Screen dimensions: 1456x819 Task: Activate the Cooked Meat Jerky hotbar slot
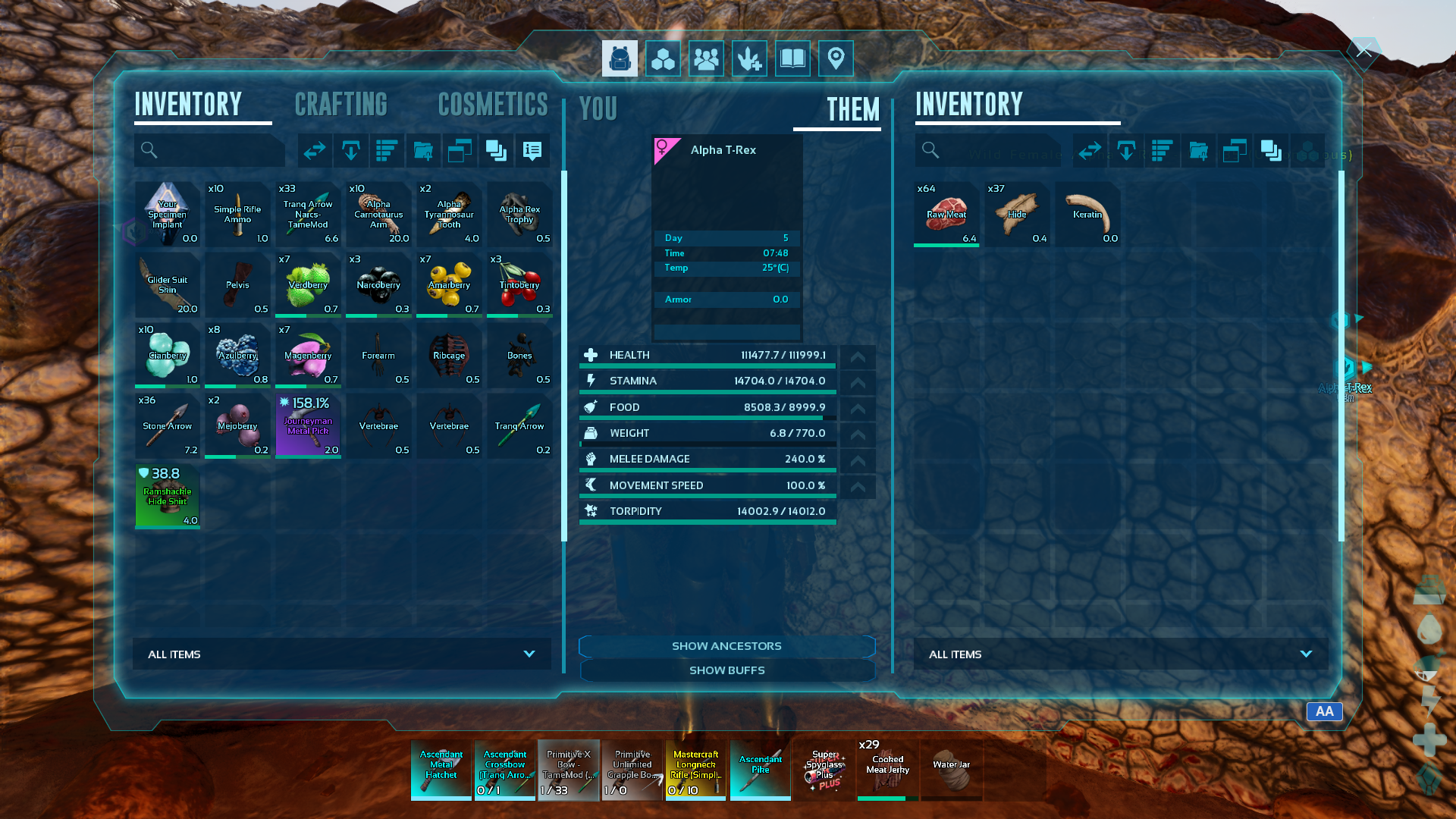pyautogui.click(x=887, y=770)
